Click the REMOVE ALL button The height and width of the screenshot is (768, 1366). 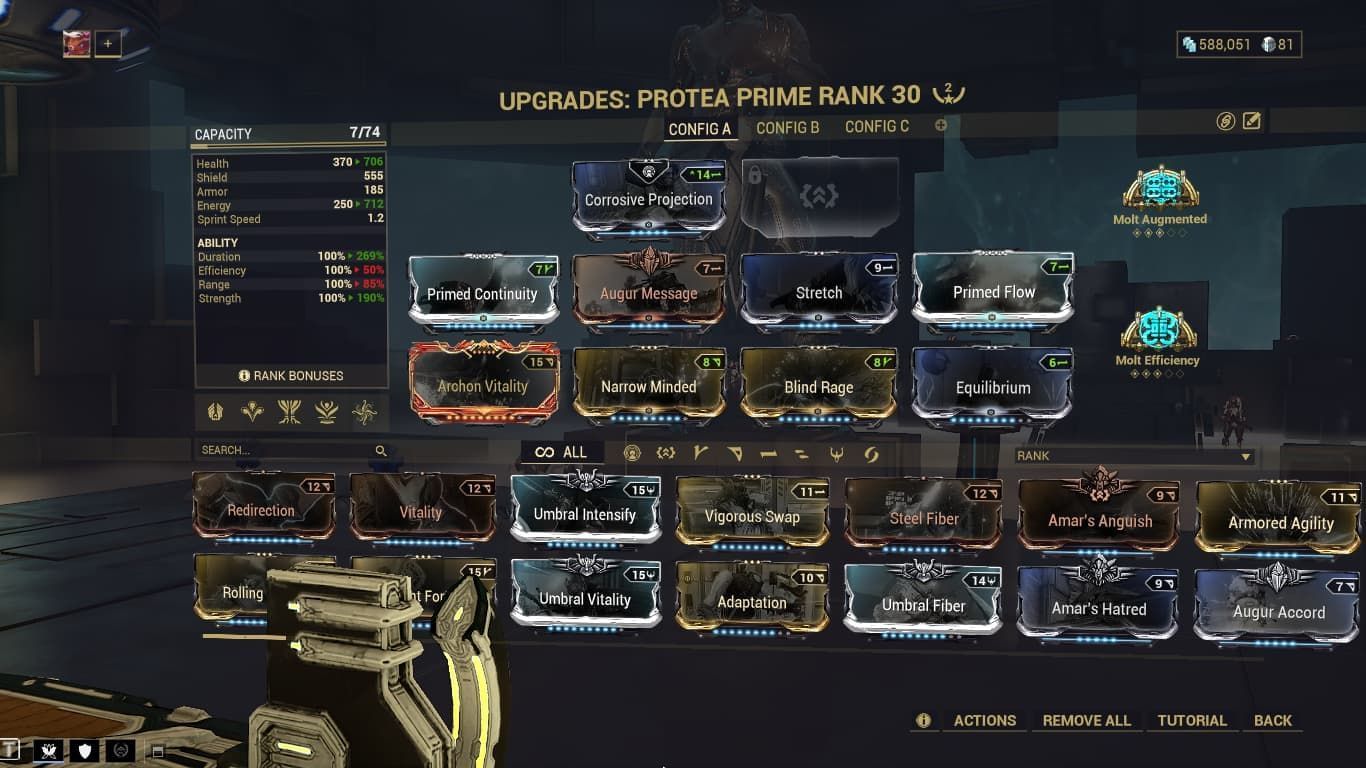pyautogui.click(x=1087, y=720)
